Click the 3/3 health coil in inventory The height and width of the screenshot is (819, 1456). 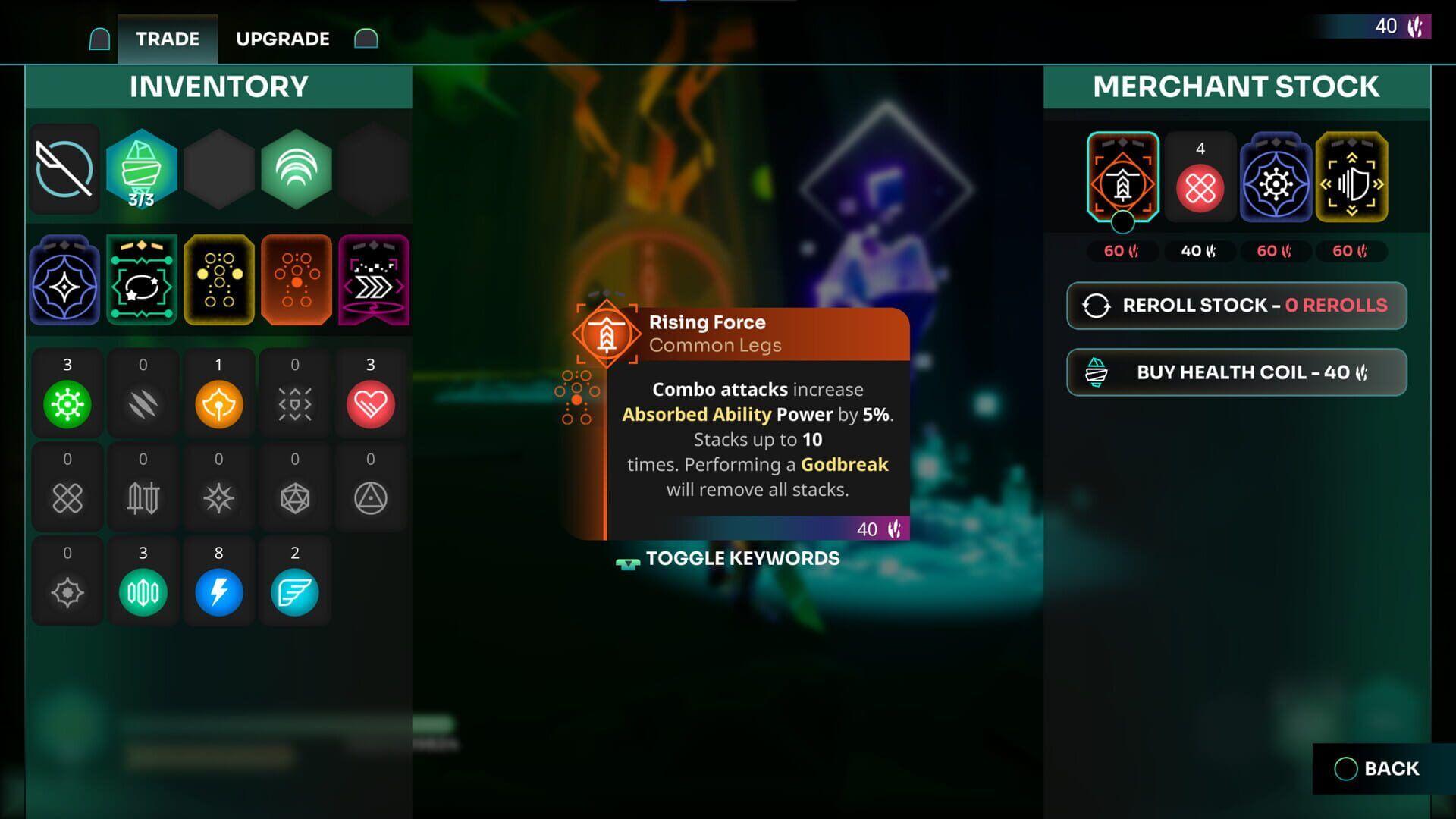142,168
